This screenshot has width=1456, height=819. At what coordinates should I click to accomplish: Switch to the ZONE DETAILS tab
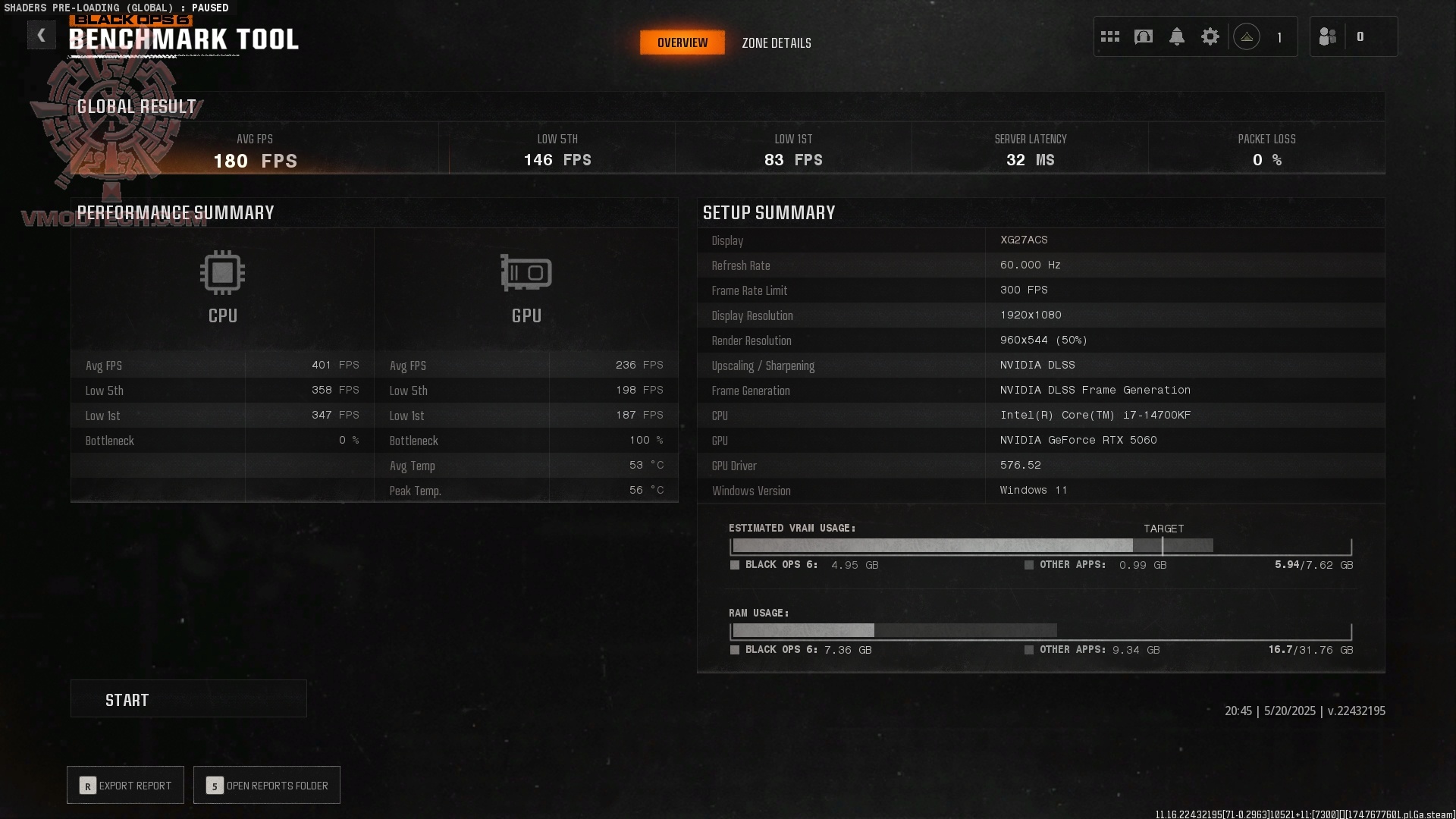pyautogui.click(x=777, y=42)
